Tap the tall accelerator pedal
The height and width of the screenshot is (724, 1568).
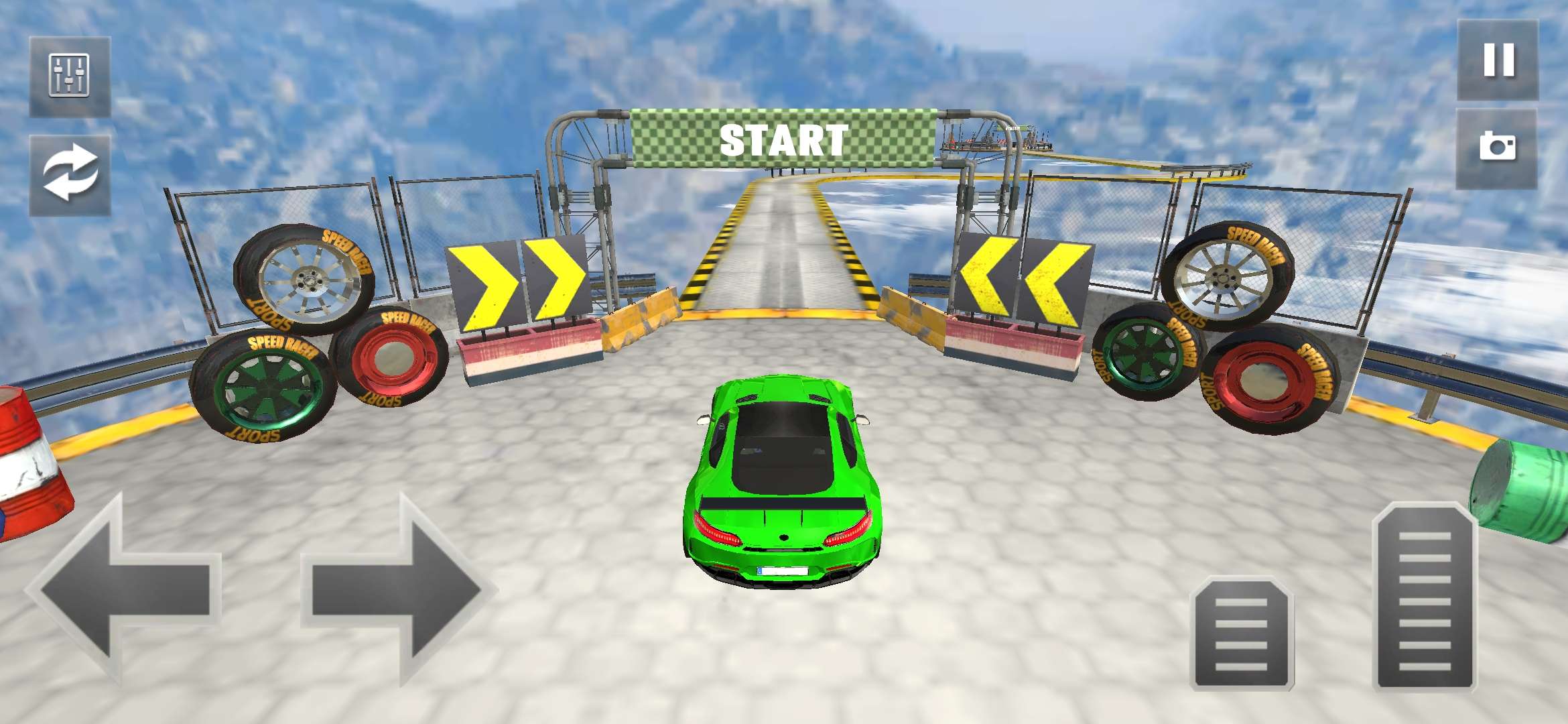coord(1425,597)
